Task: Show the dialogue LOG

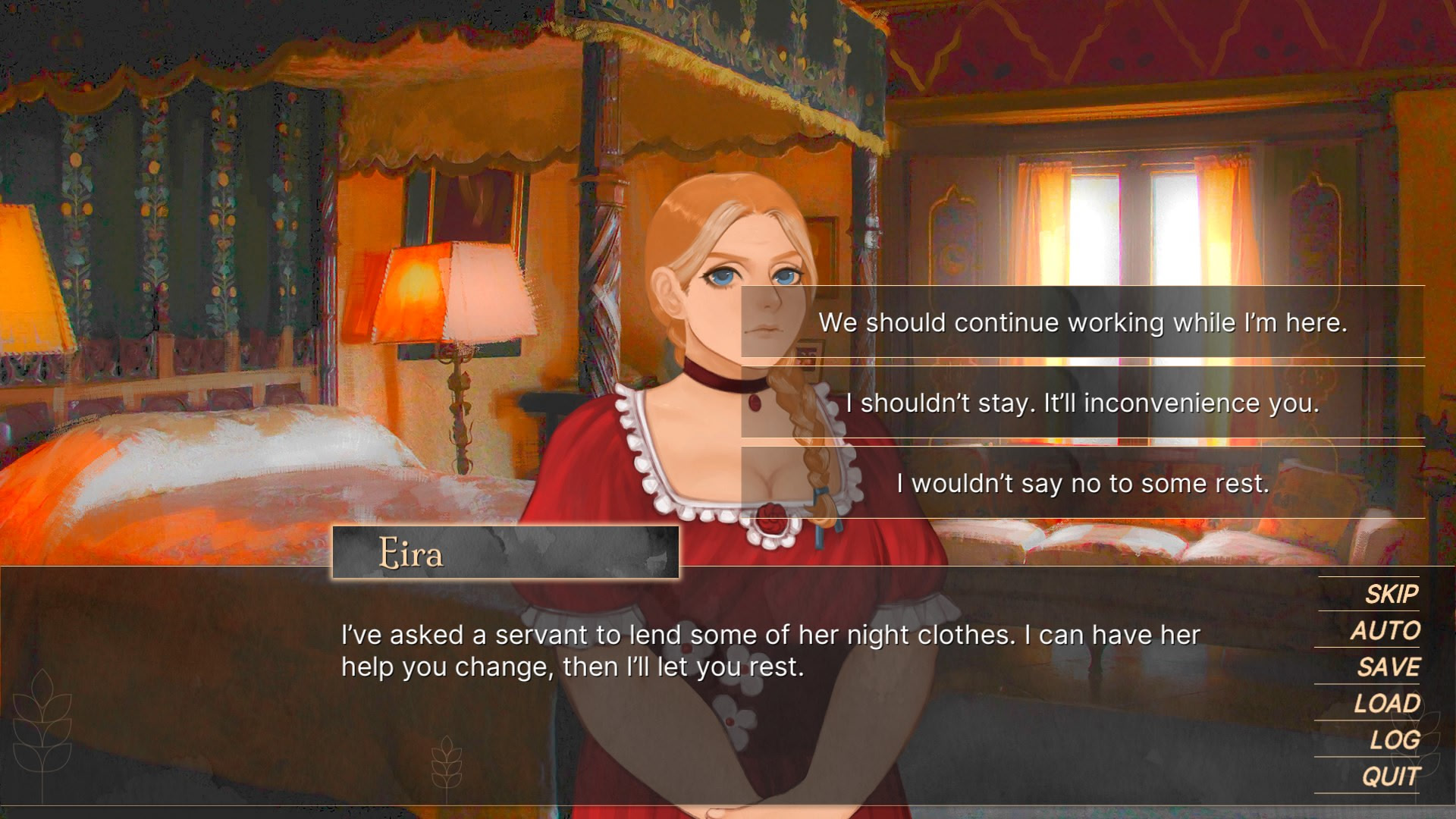Action: pyautogui.click(x=1394, y=739)
